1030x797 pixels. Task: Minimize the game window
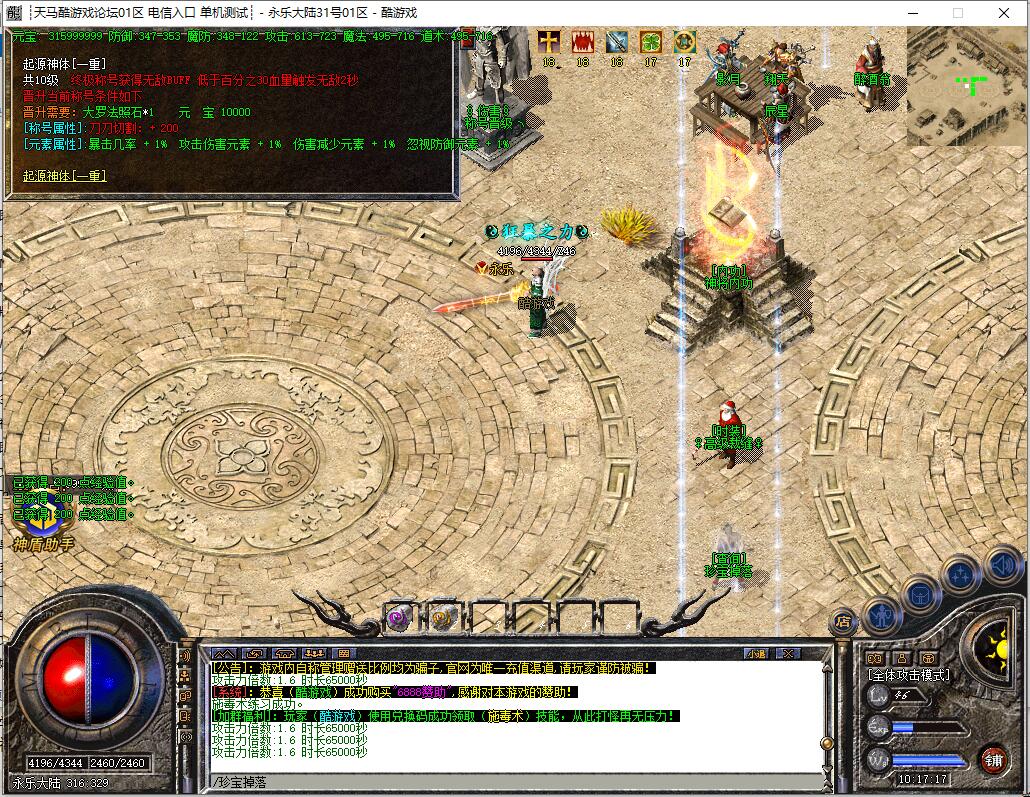click(x=912, y=13)
